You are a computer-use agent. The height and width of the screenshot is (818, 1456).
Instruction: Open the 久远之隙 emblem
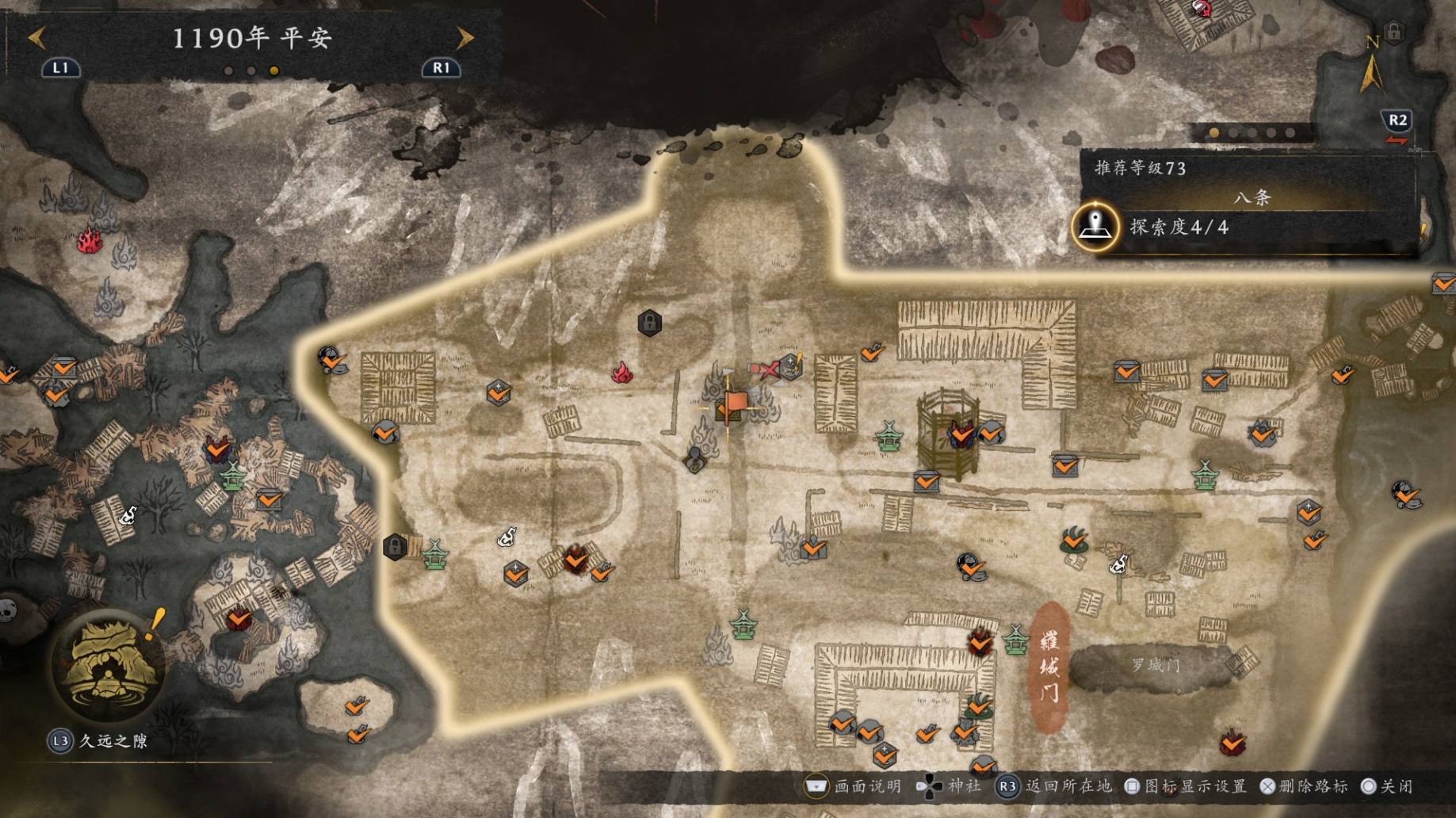109,664
